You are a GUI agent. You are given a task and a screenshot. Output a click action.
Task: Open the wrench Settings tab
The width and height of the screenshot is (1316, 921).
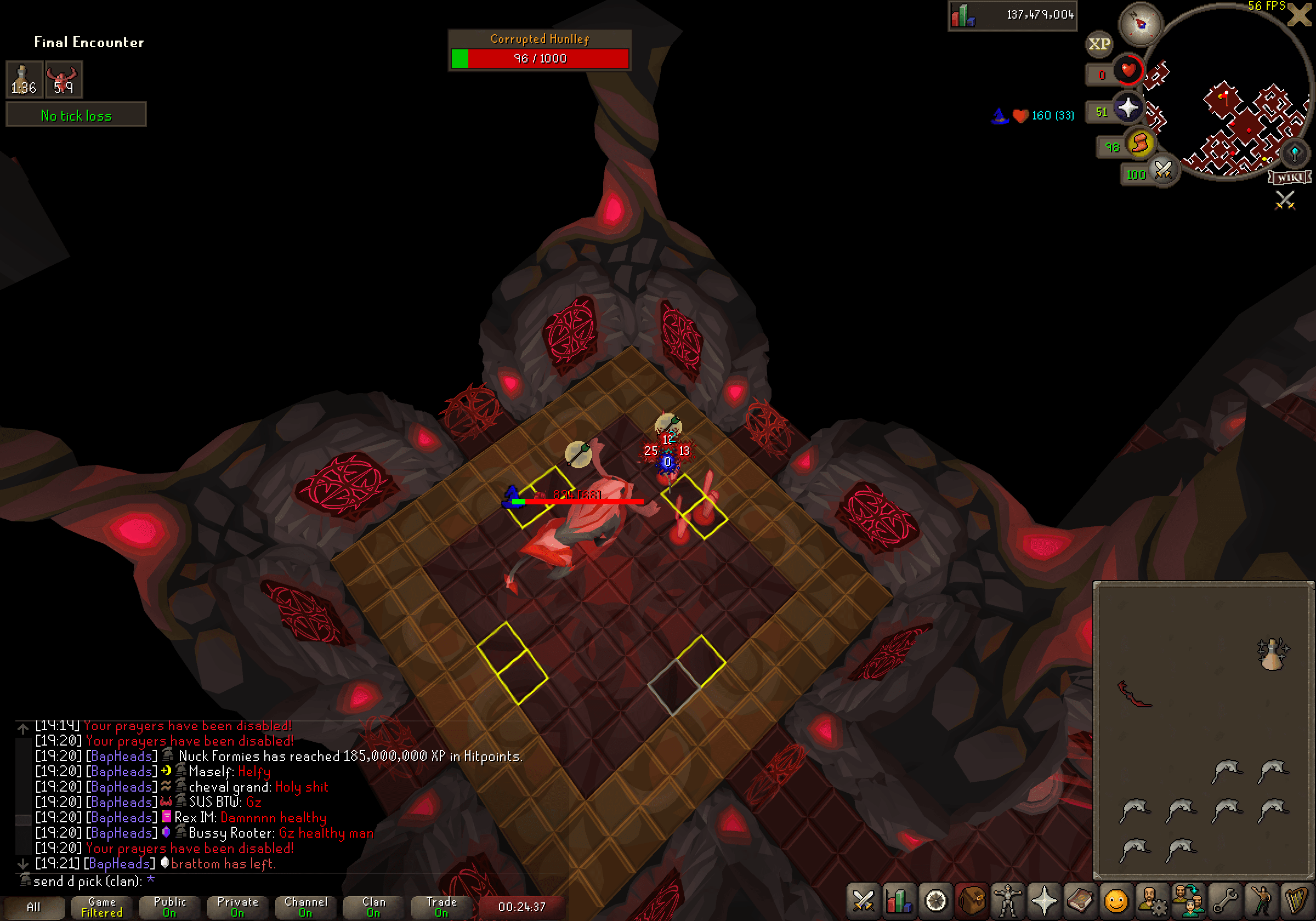tap(1224, 901)
